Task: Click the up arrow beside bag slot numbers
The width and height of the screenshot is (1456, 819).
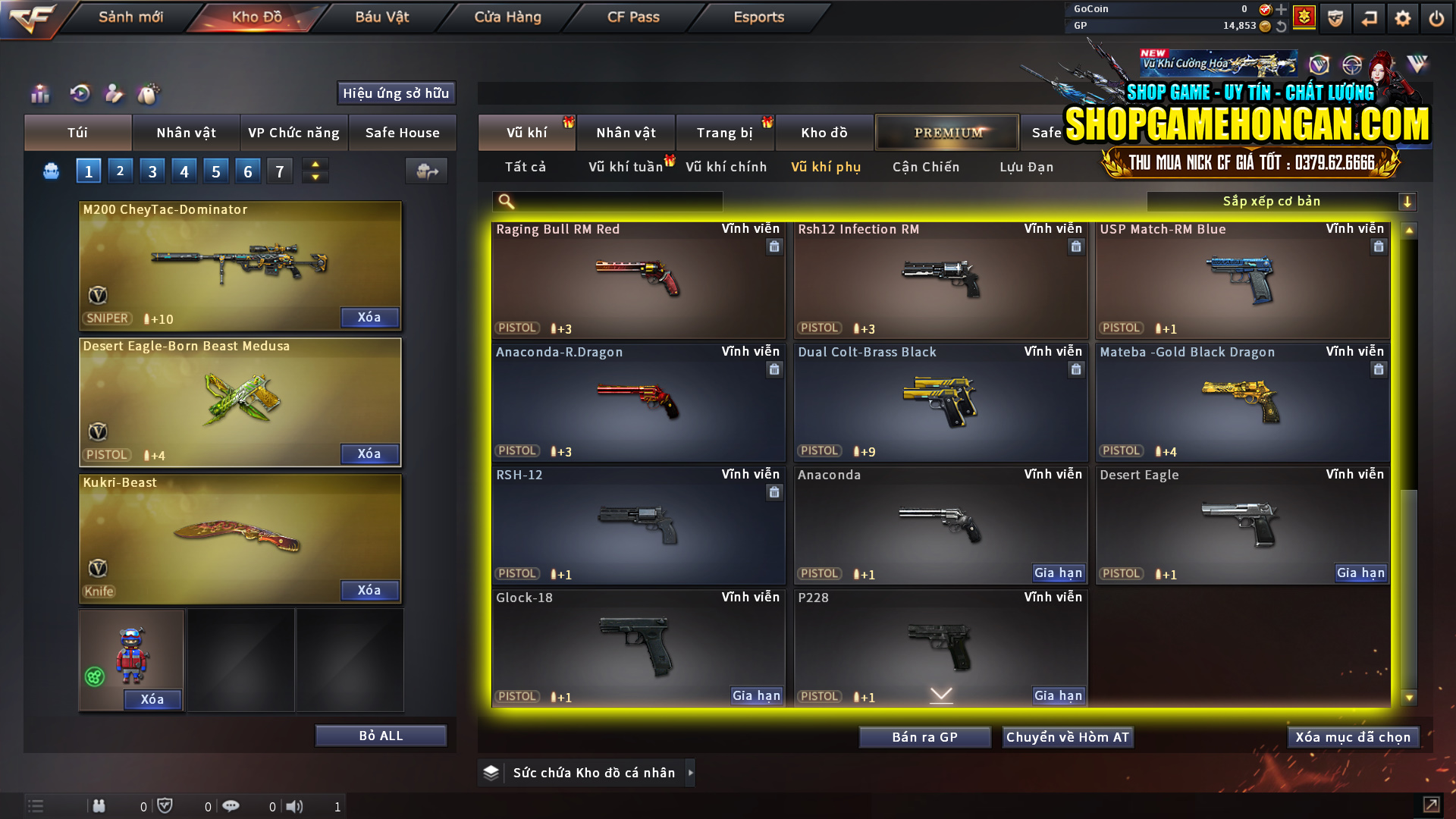Action: point(315,164)
